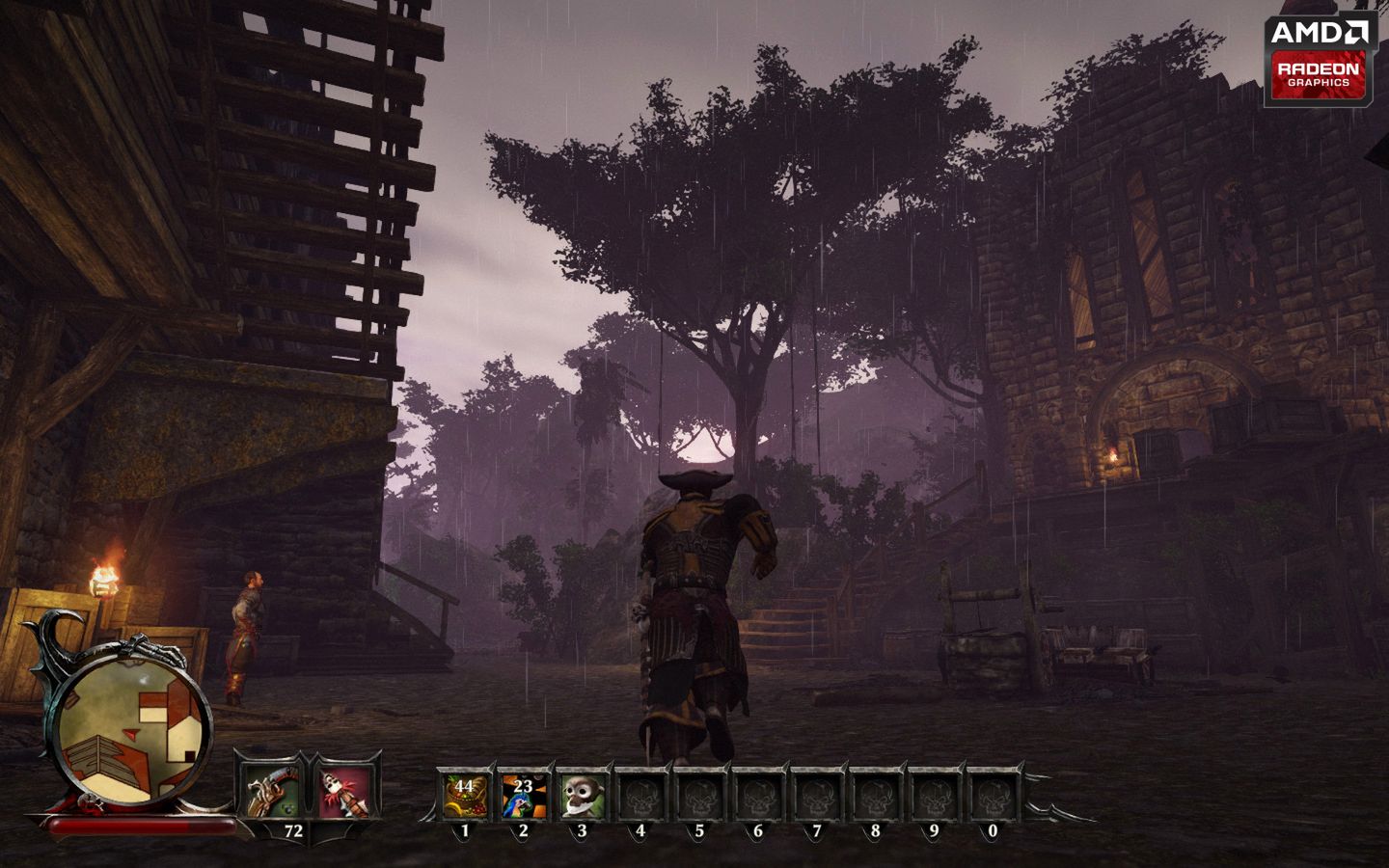Activate the parrot item in hotbar slot 2
Image resolution: width=1389 pixels, height=868 pixels.
click(x=524, y=795)
